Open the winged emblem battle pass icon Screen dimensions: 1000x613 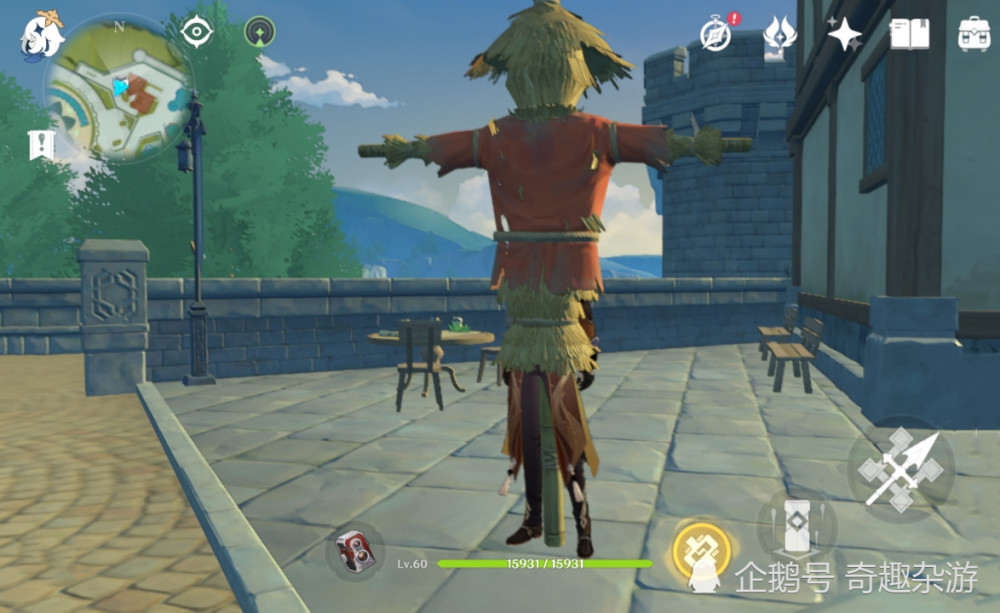coord(779,37)
